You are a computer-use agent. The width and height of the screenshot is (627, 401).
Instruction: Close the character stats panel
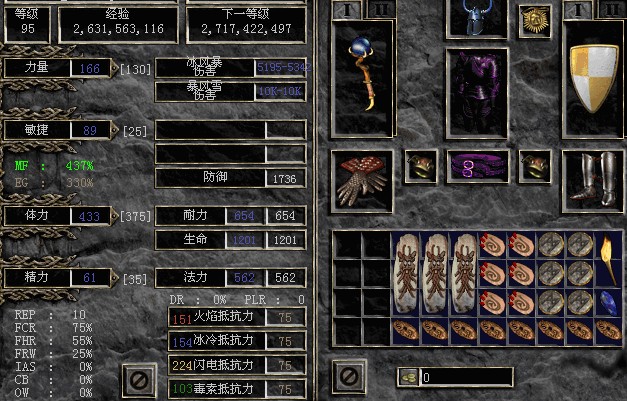pyautogui.click(x=140, y=379)
